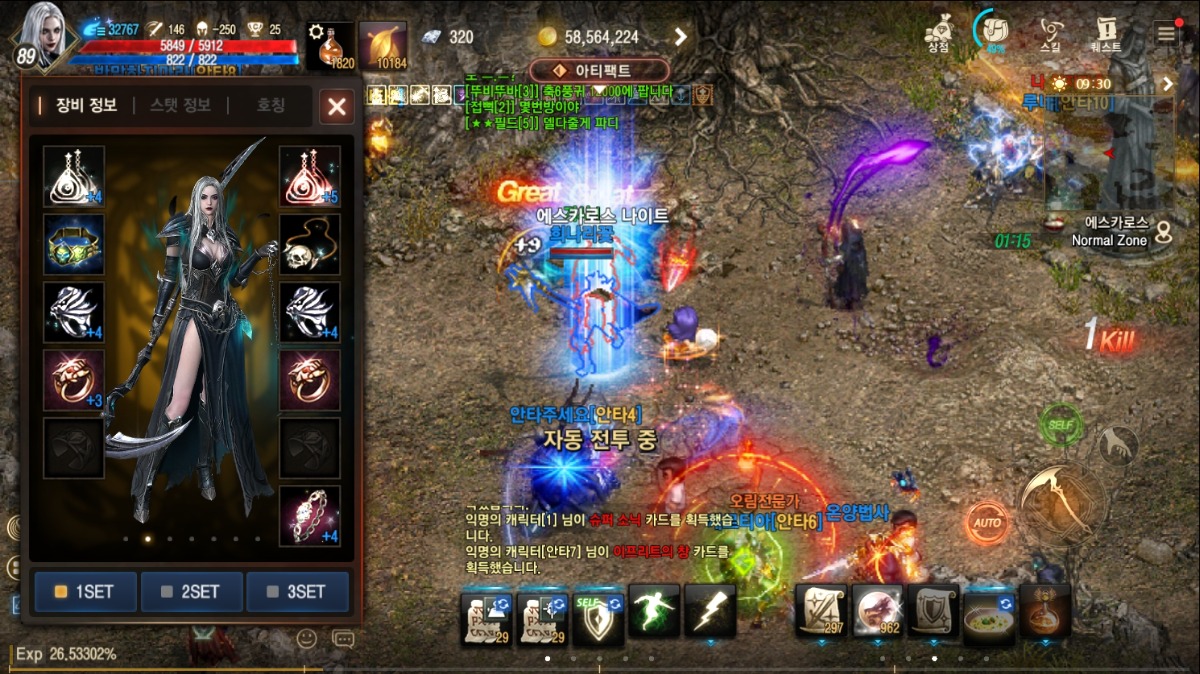The width and height of the screenshot is (1200, 674).
Task: Open the chat bubble button
Action: [343, 638]
